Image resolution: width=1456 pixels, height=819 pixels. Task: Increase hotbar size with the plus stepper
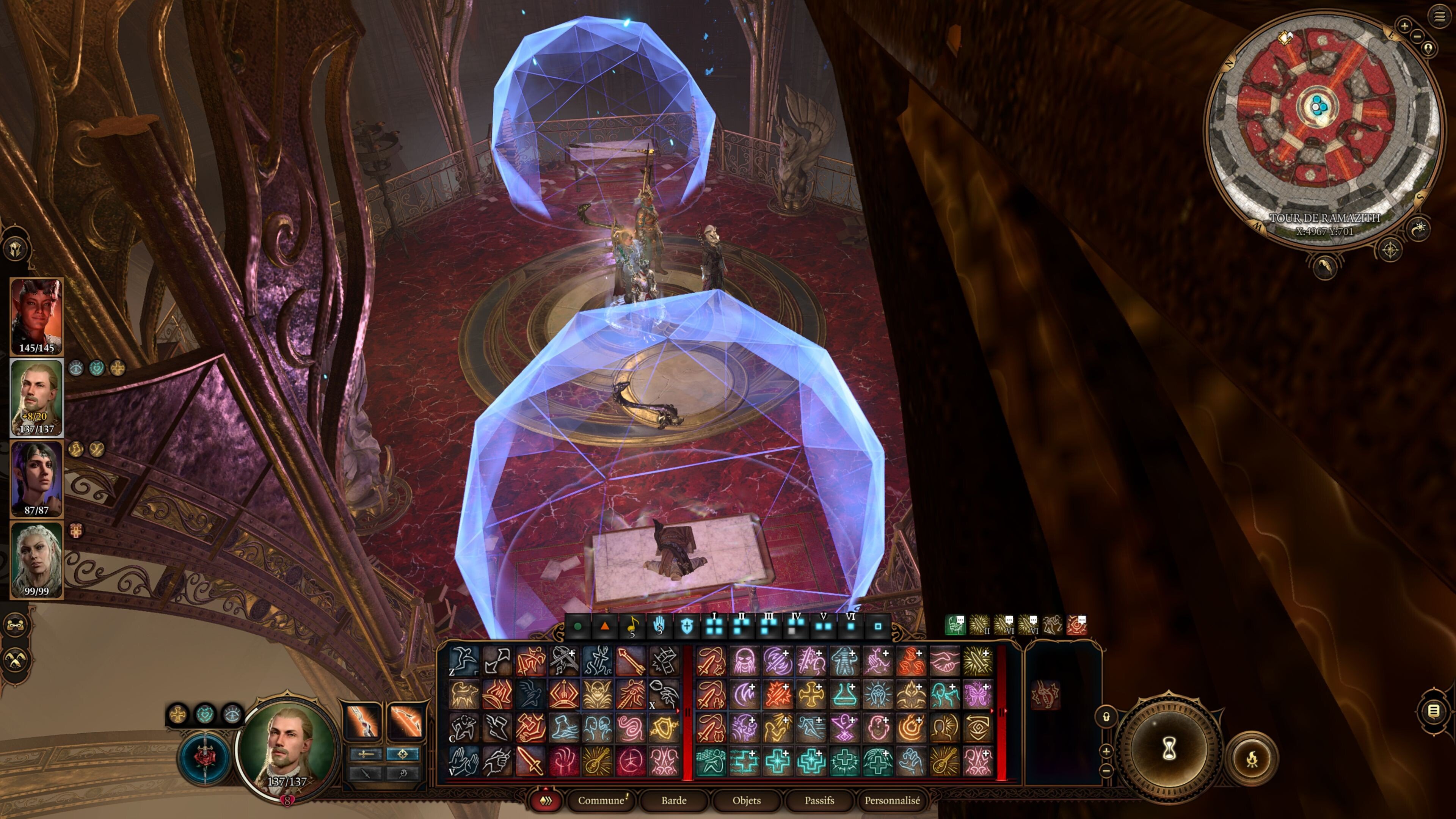coord(1107,752)
